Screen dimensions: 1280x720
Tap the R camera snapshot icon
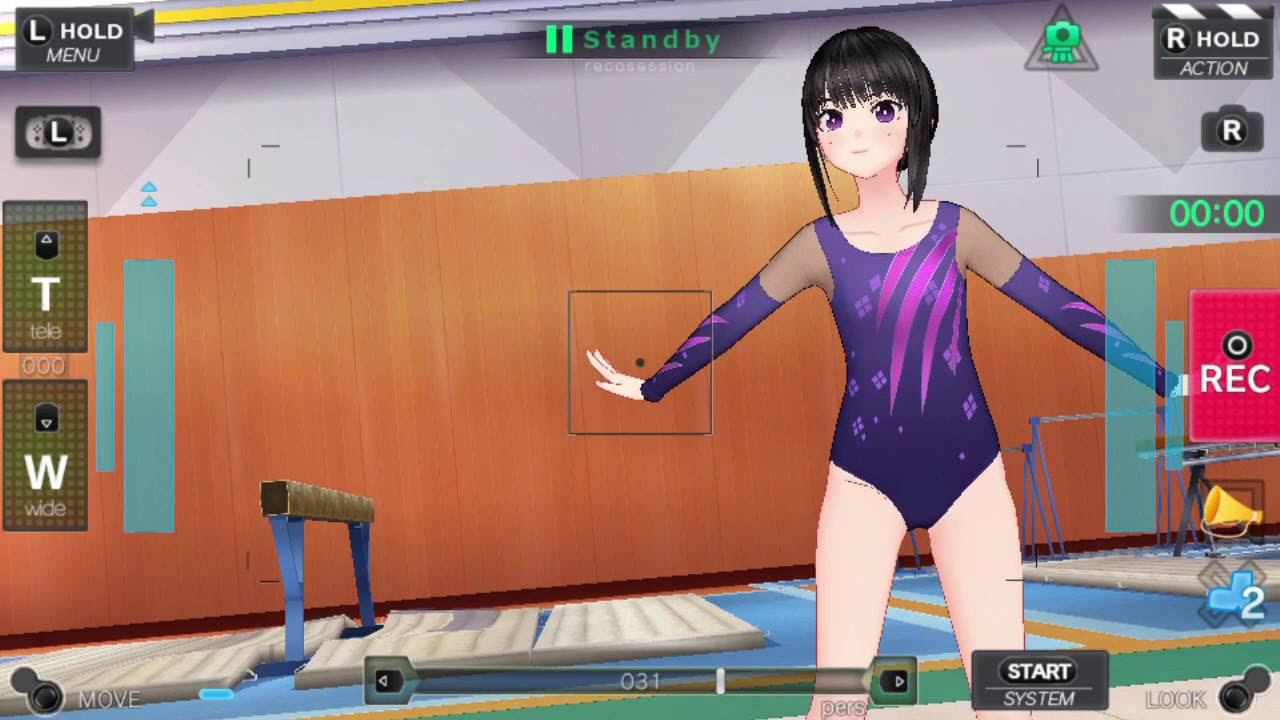tap(1231, 130)
